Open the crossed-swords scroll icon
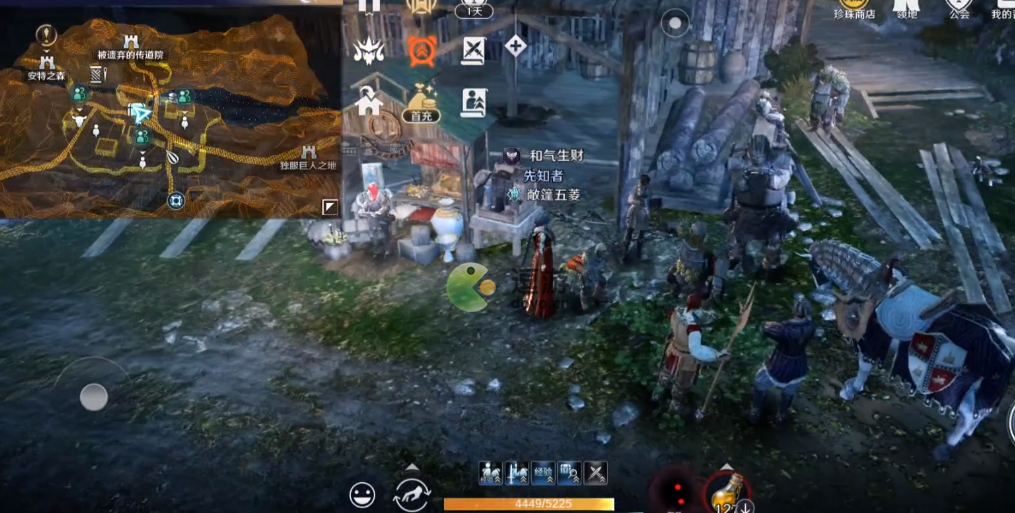This screenshot has width=1015, height=513. point(473,49)
